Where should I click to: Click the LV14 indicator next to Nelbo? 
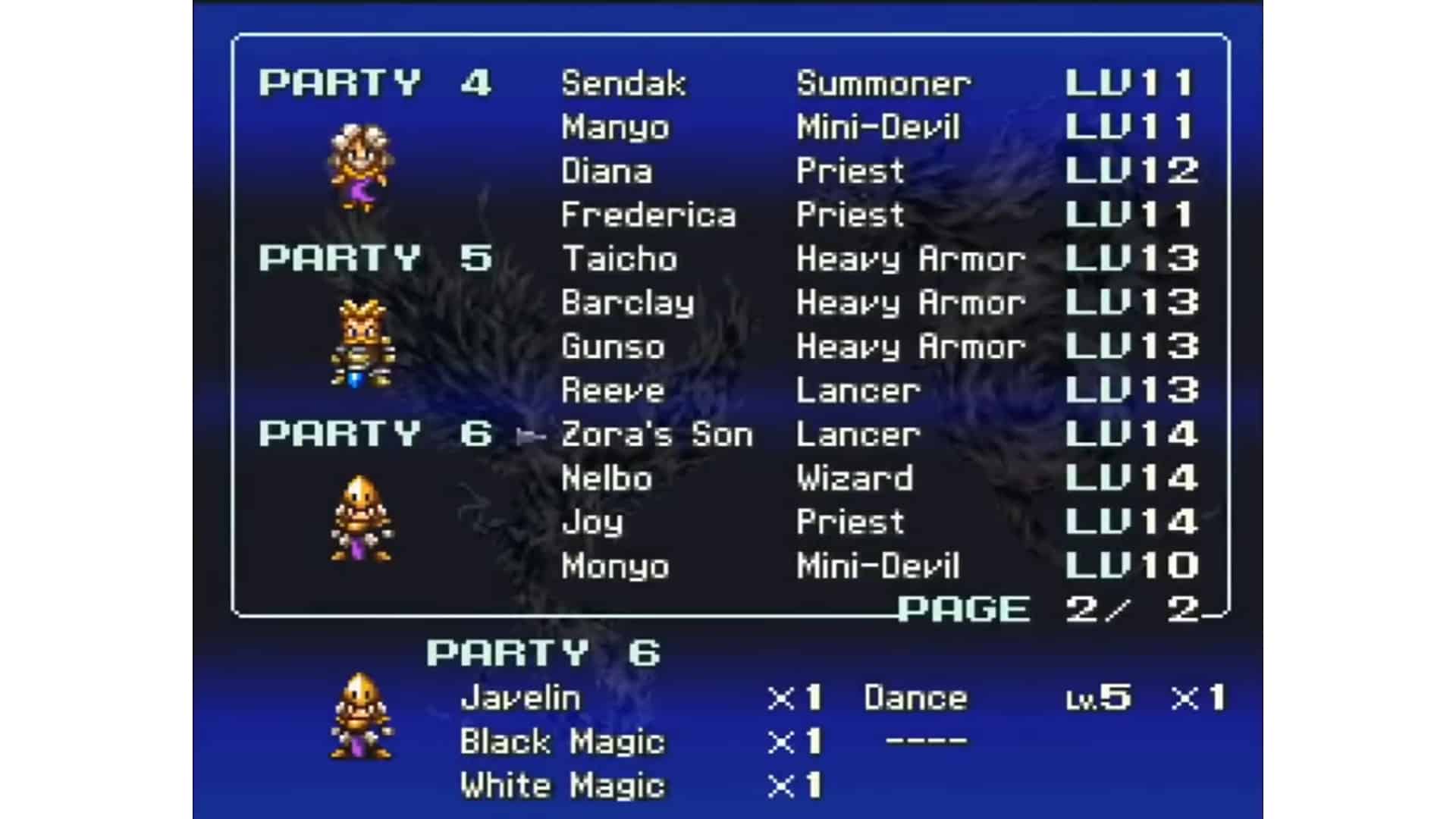pyautogui.click(x=1130, y=478)
